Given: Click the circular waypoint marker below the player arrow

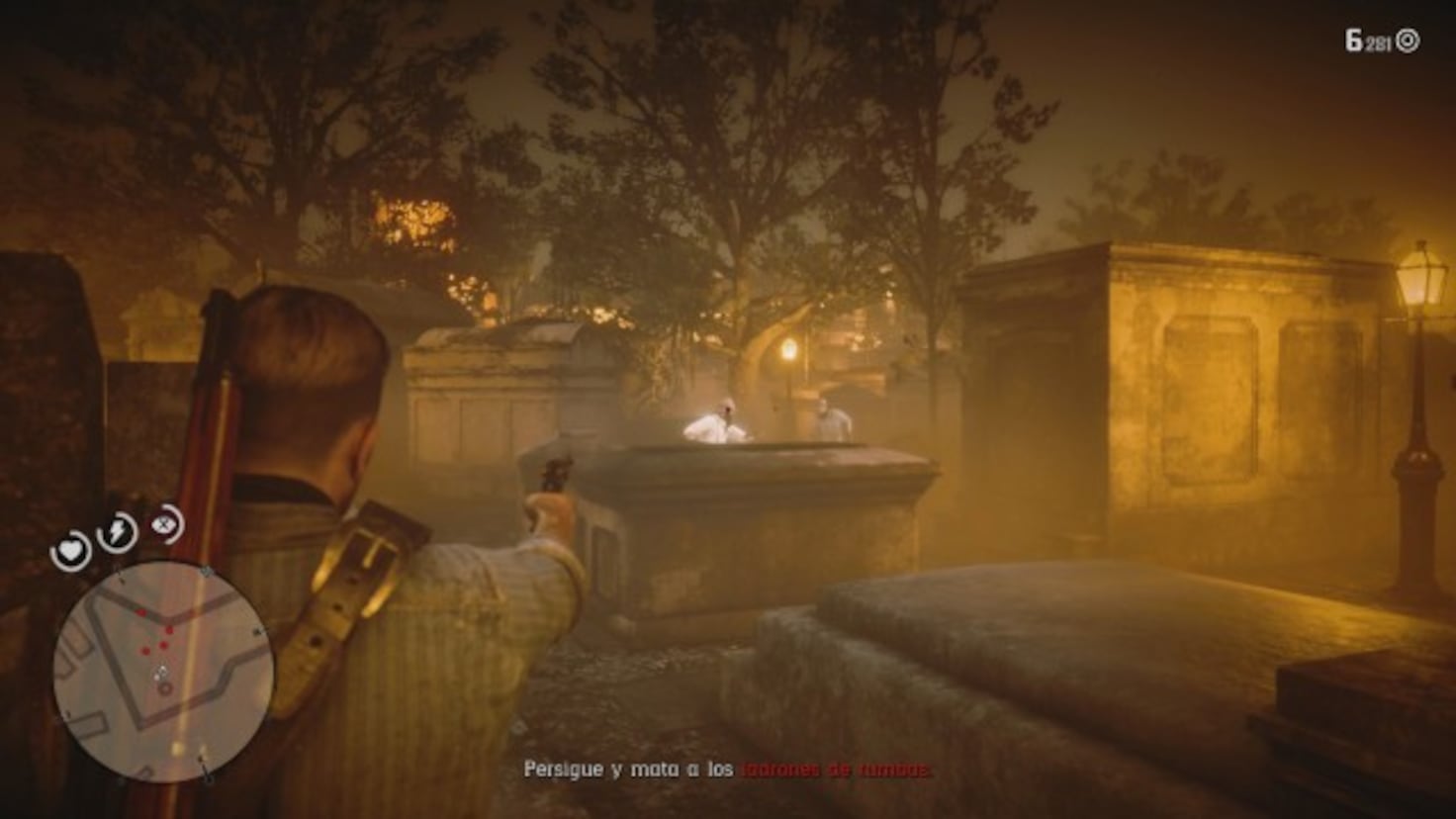Looking at the screenshot, I should 165,688.
